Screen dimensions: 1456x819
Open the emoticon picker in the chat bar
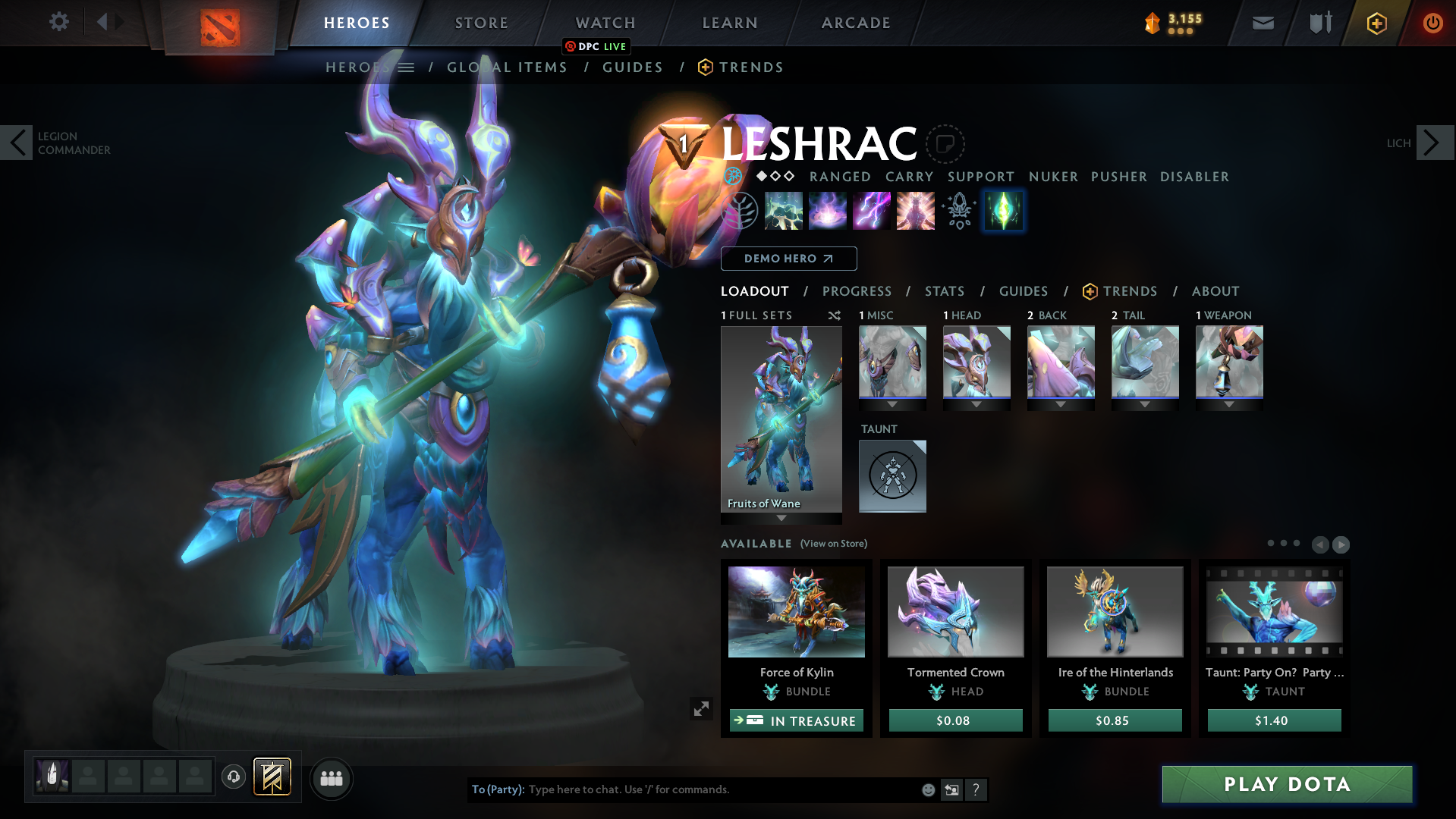(x=928, y=789)
